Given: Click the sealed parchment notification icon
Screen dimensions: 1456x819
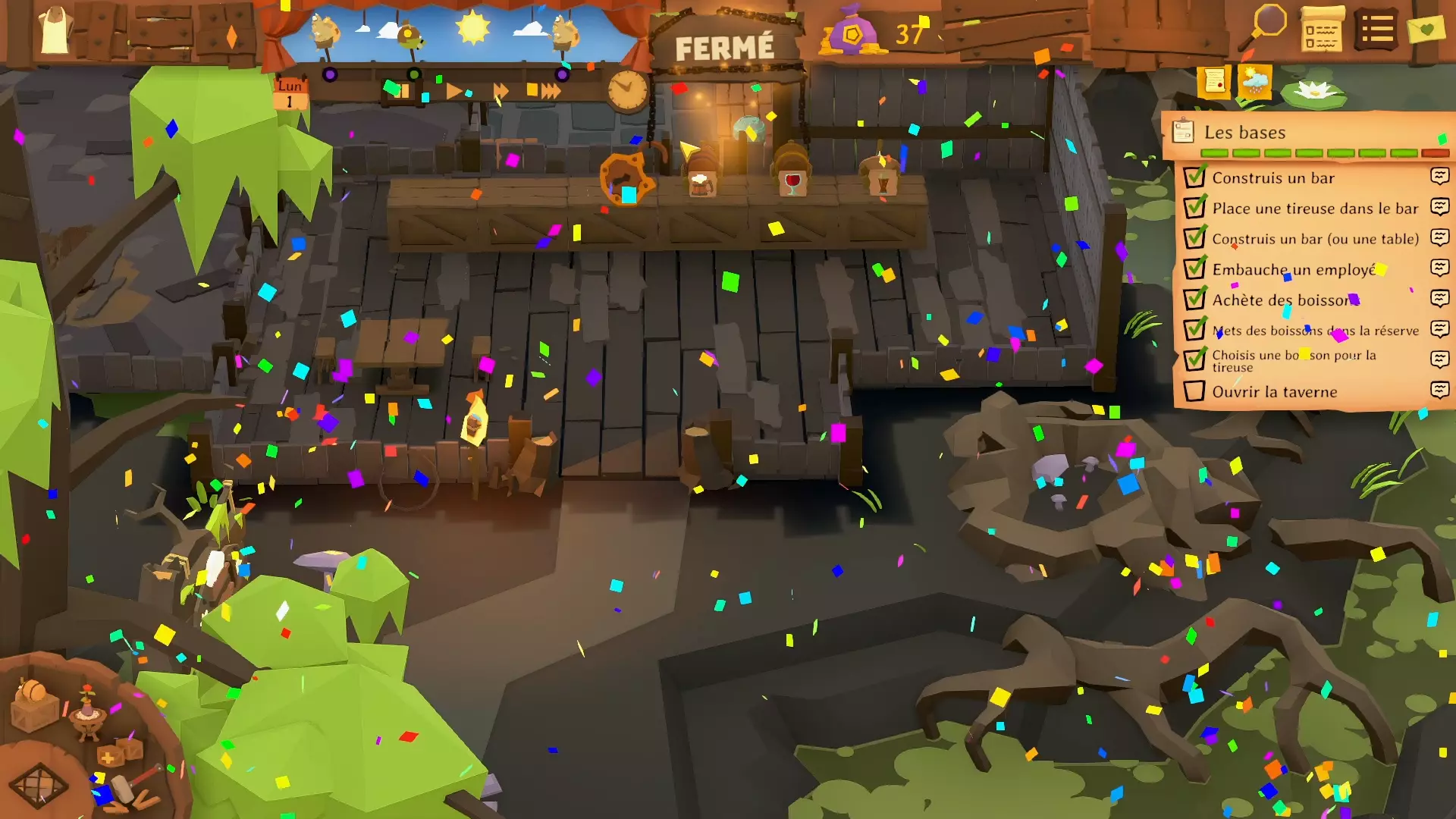Looking at the screenshot, I should [x=1213, y=80].
